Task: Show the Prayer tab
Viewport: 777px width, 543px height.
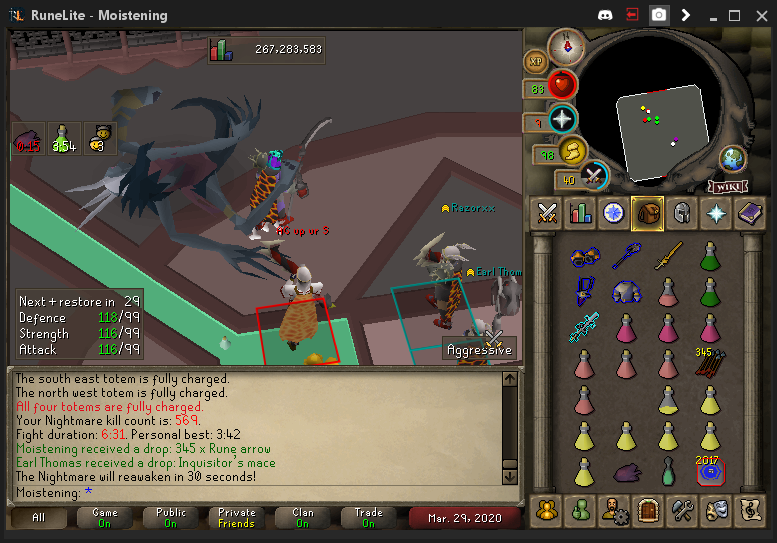Action: coord(716,212)
